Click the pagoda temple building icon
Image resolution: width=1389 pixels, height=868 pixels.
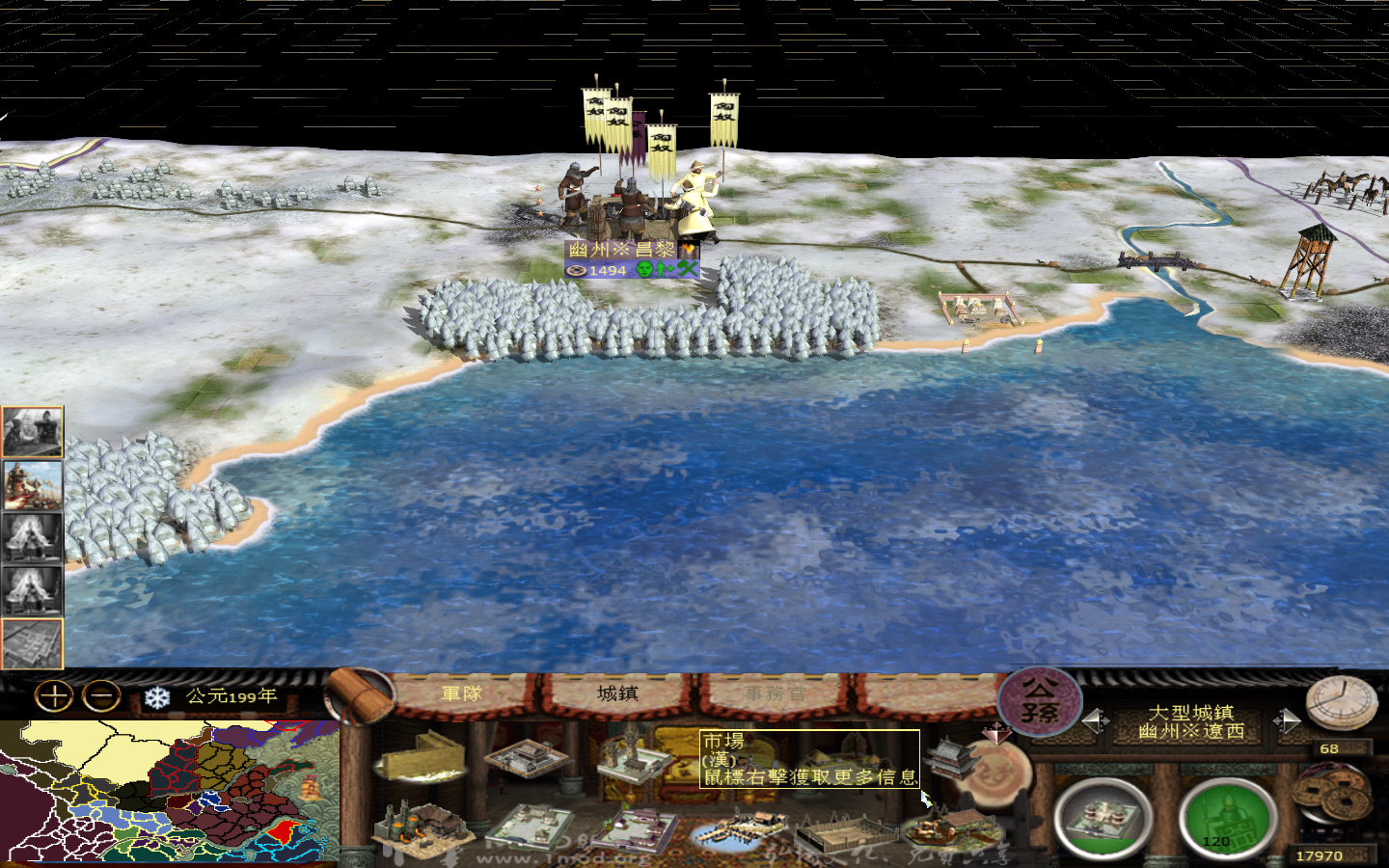(x=950, y=760)
